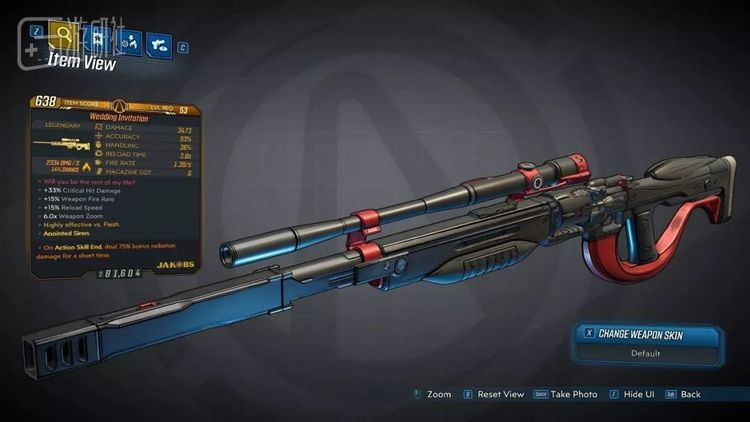
Task: Click the Wedding Invitation item card
Action: [x=112, y=185]
